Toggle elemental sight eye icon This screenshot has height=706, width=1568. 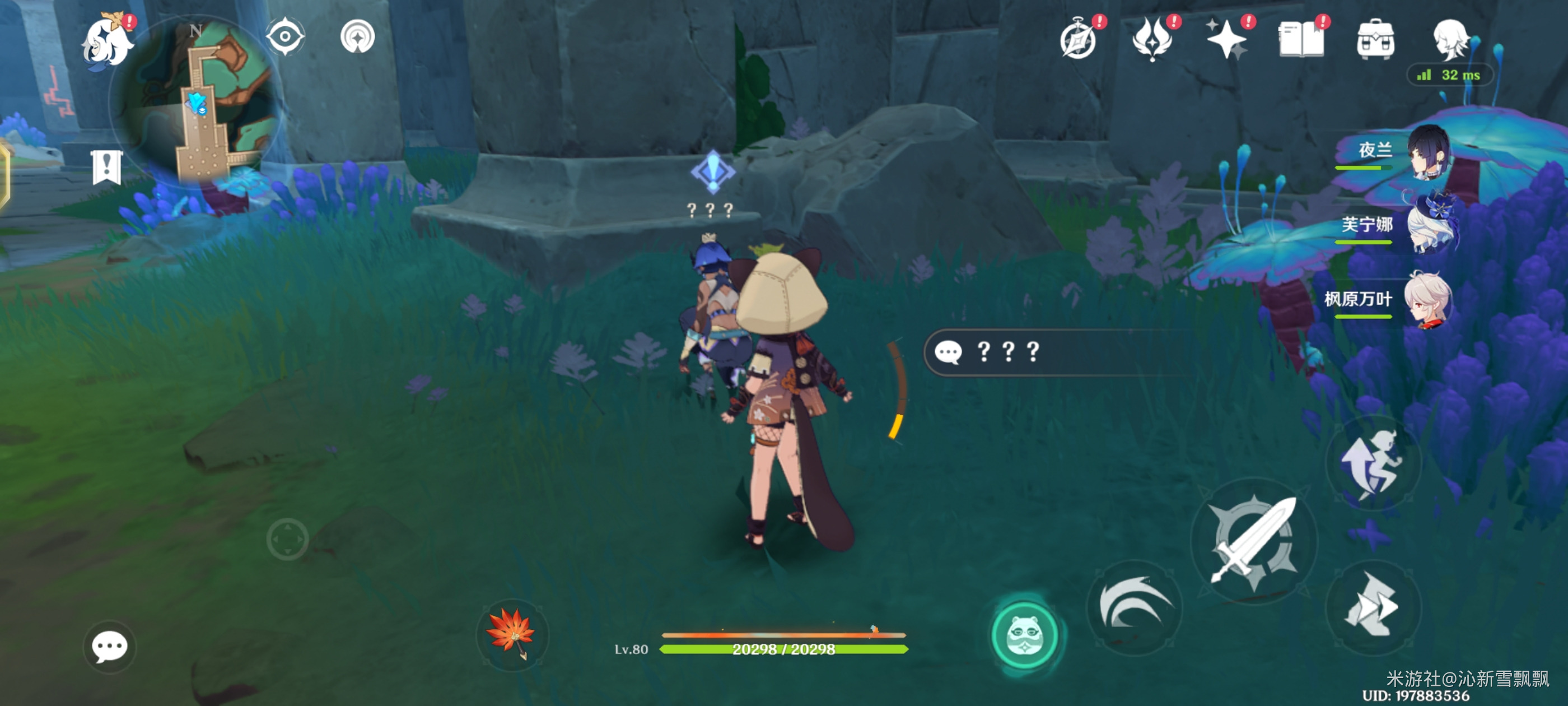[x=284, y=36]
